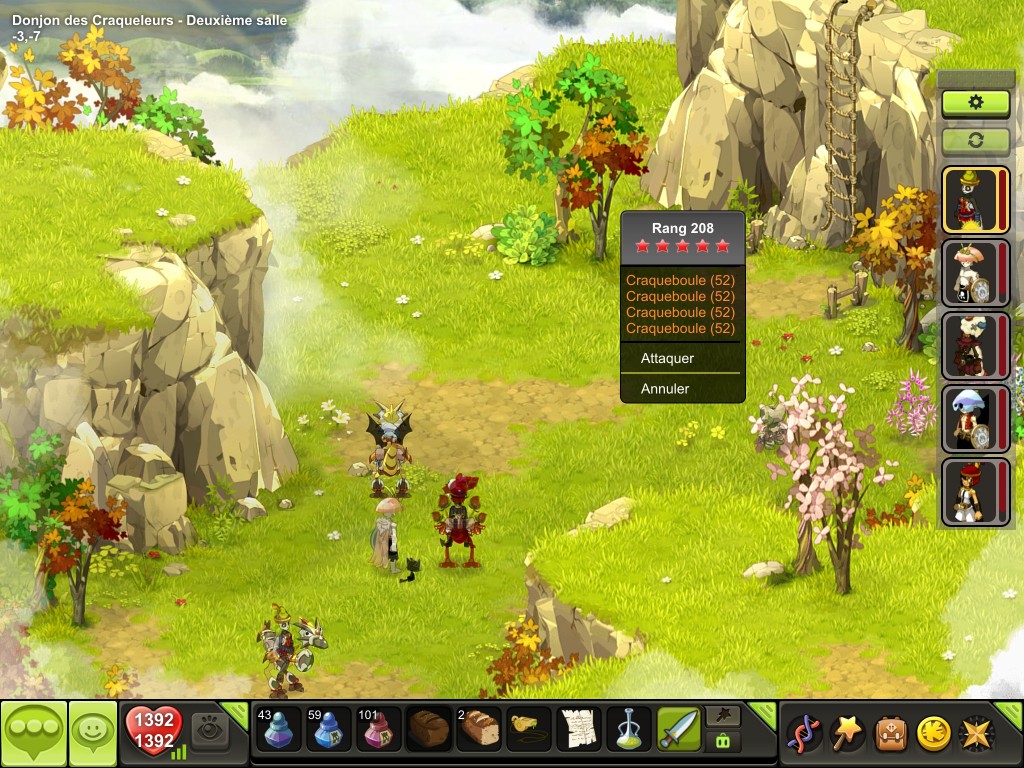Use the parchment scroll item slot
Screen dimensions: 1024x768
[579, 729]
